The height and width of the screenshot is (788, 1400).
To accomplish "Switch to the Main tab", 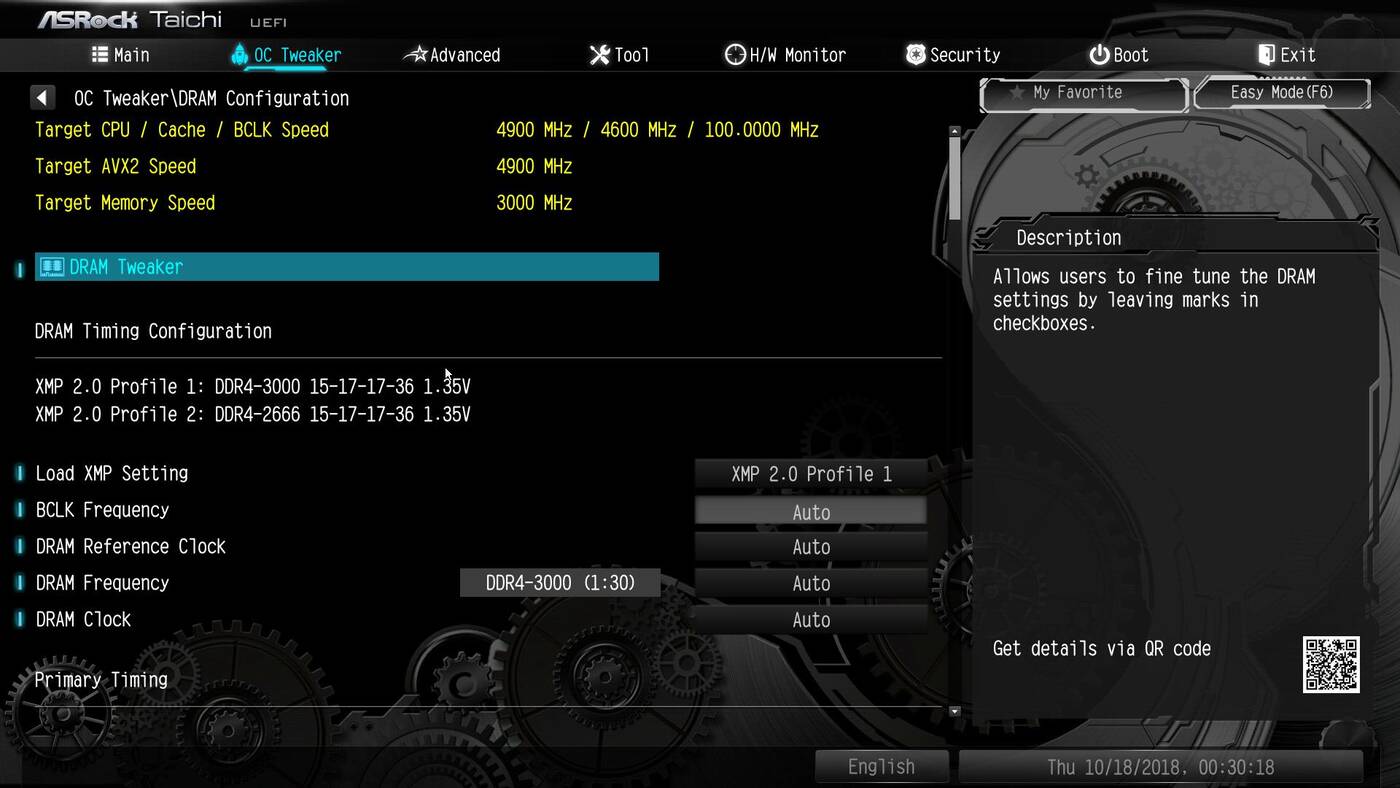I will (x=120, y=55).
